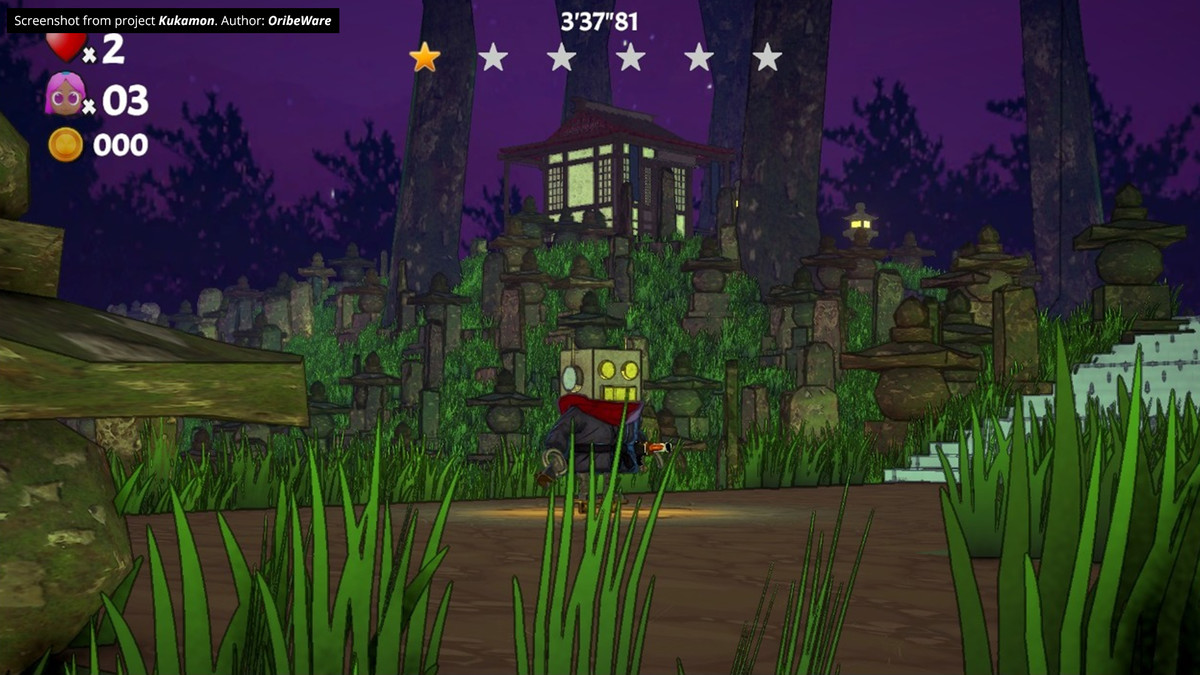Click the gold coin counter icon
The image size is (1200, 675).
[x=65, y=145]
